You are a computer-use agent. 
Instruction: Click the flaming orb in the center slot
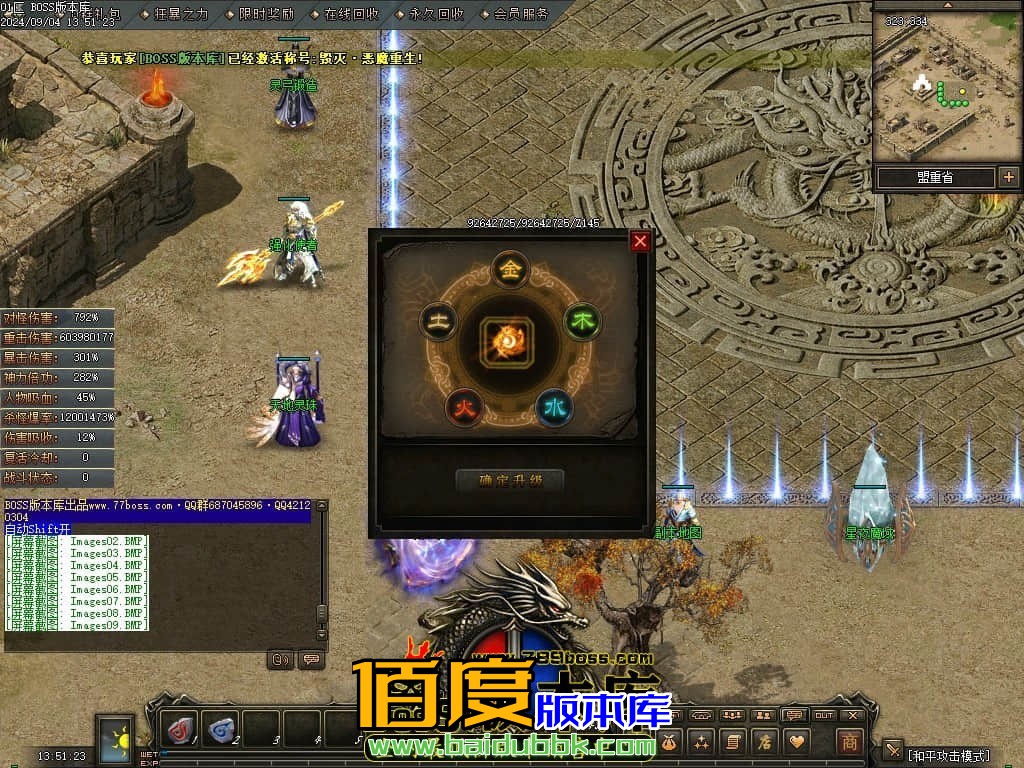510,341
